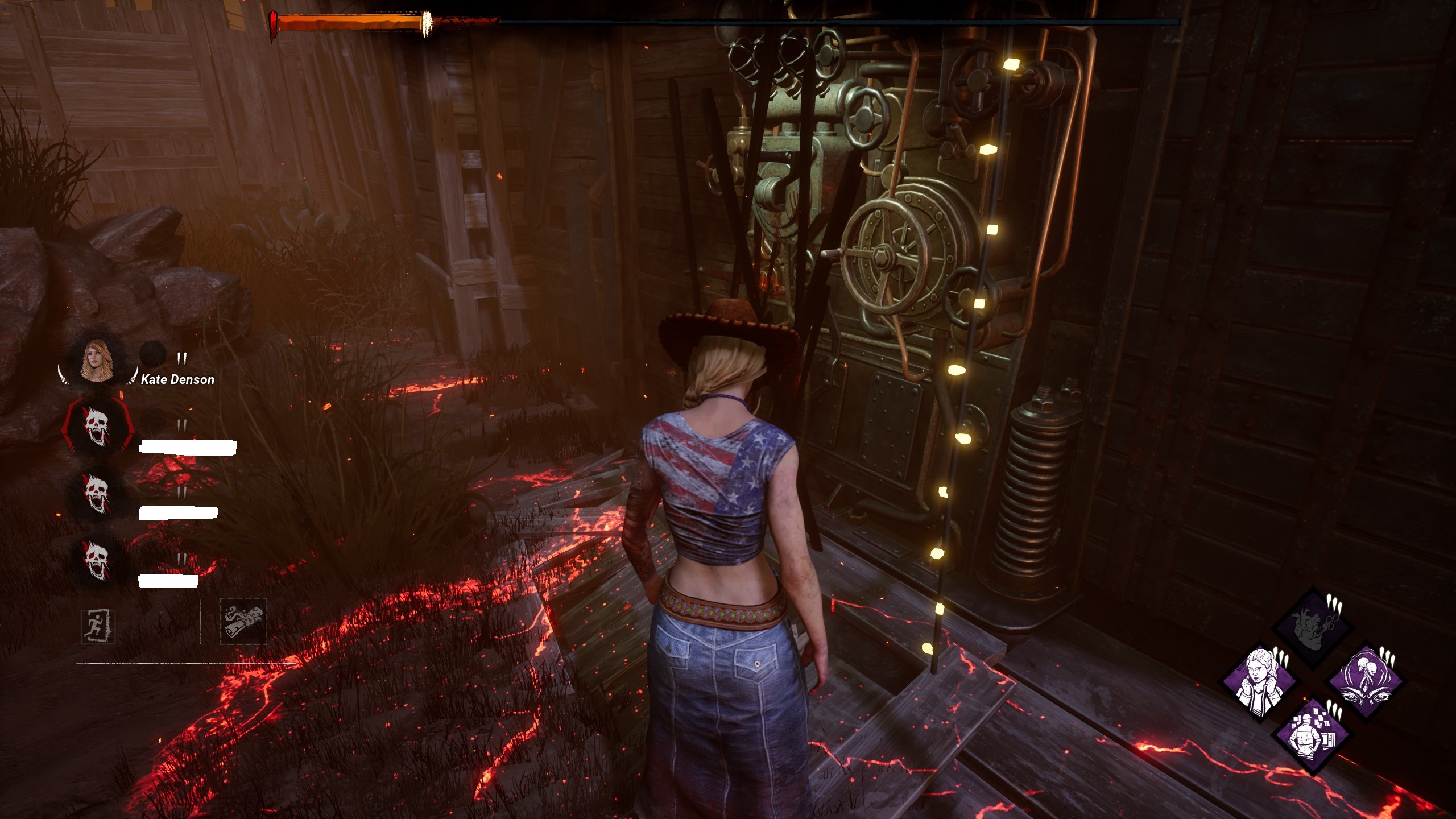1456x819 pixels.
Task: Select the greyed-out heart and syringe perk
Action: pyautogui.click(x=1312, y=627)
